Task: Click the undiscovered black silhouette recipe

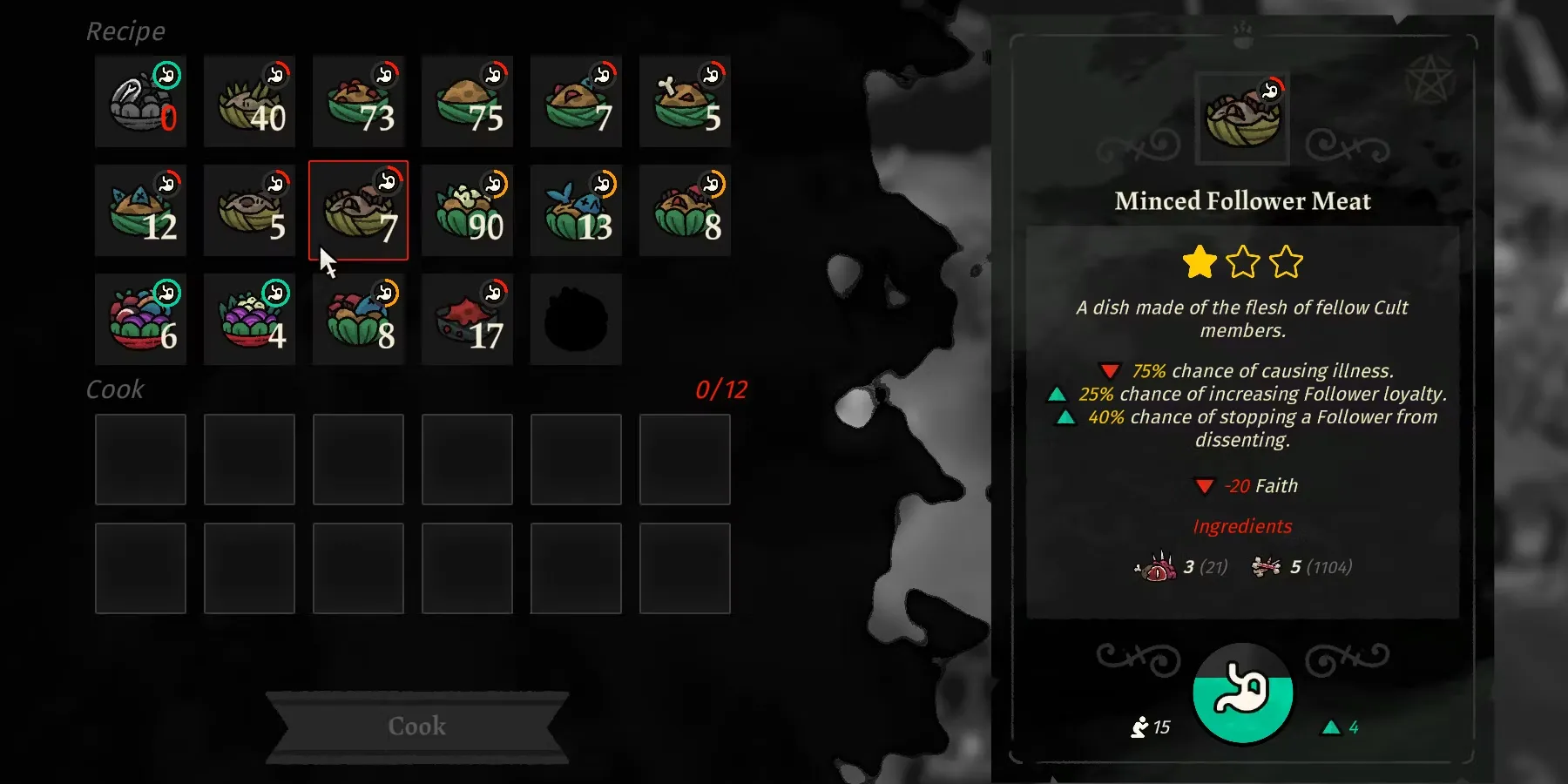Action: coord(576,319)
